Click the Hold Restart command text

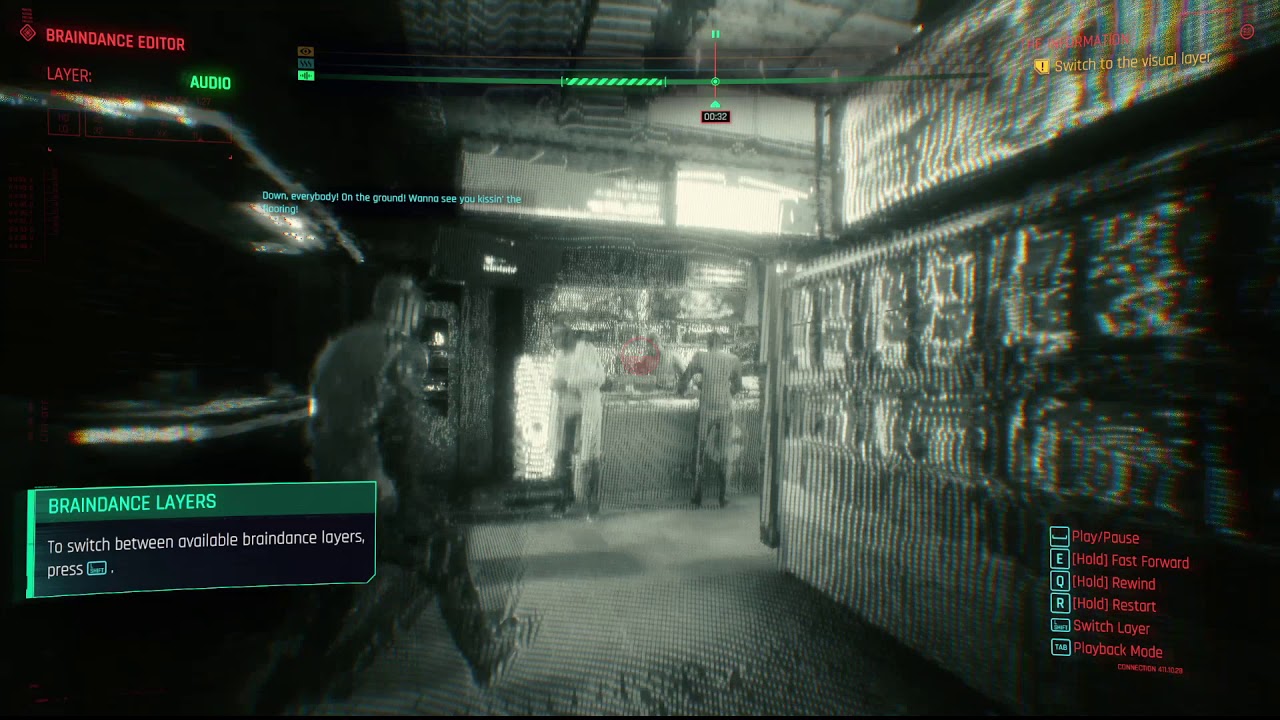[1114, 604]
